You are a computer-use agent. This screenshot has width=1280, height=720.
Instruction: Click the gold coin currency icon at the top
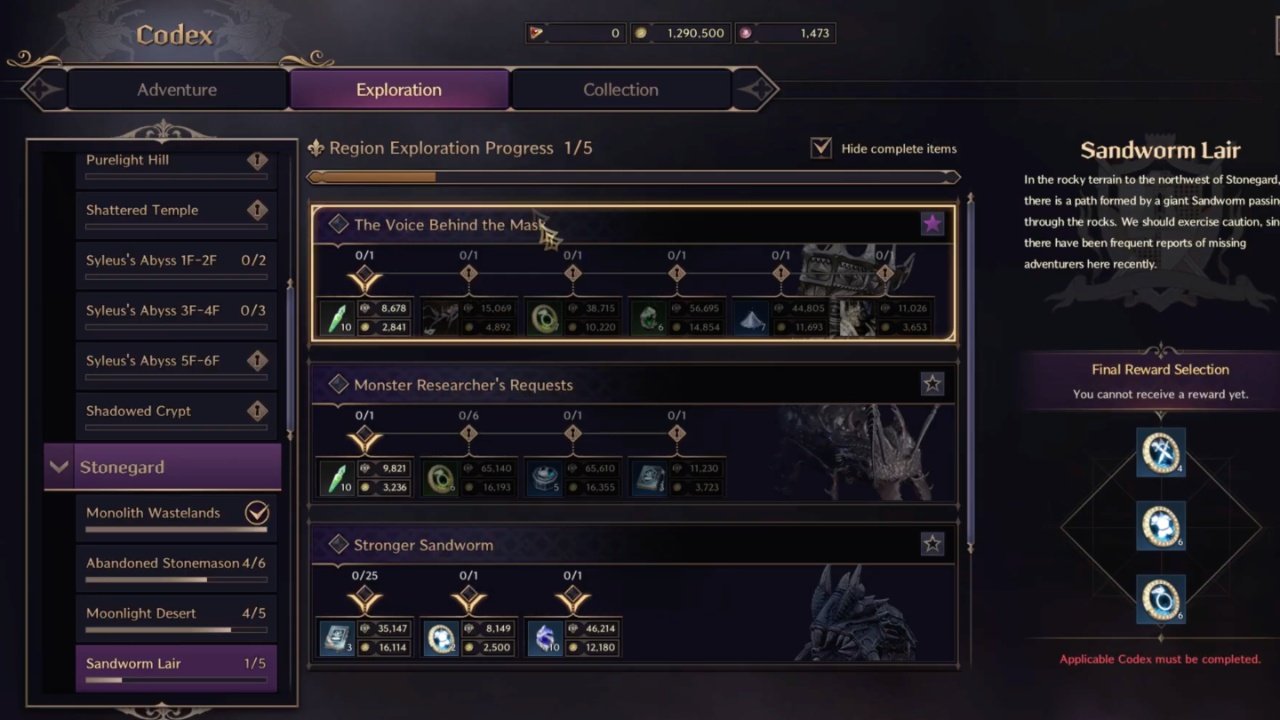[x=641, y=32]
